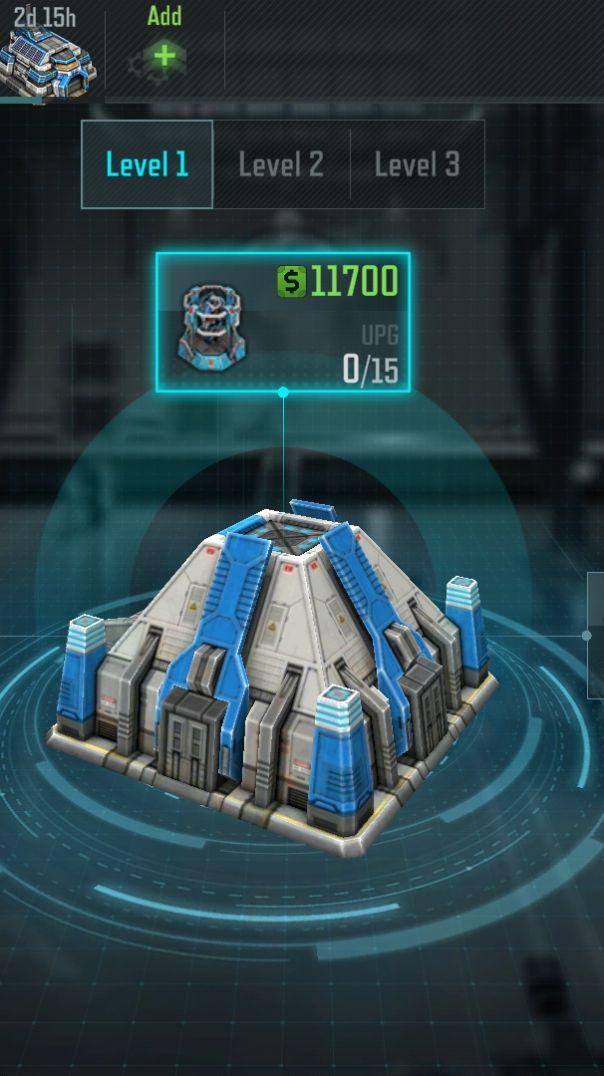Select the $11700 upgrade card
The image size is (604, 1076).
pyautogui.click(x=282, y=322)
